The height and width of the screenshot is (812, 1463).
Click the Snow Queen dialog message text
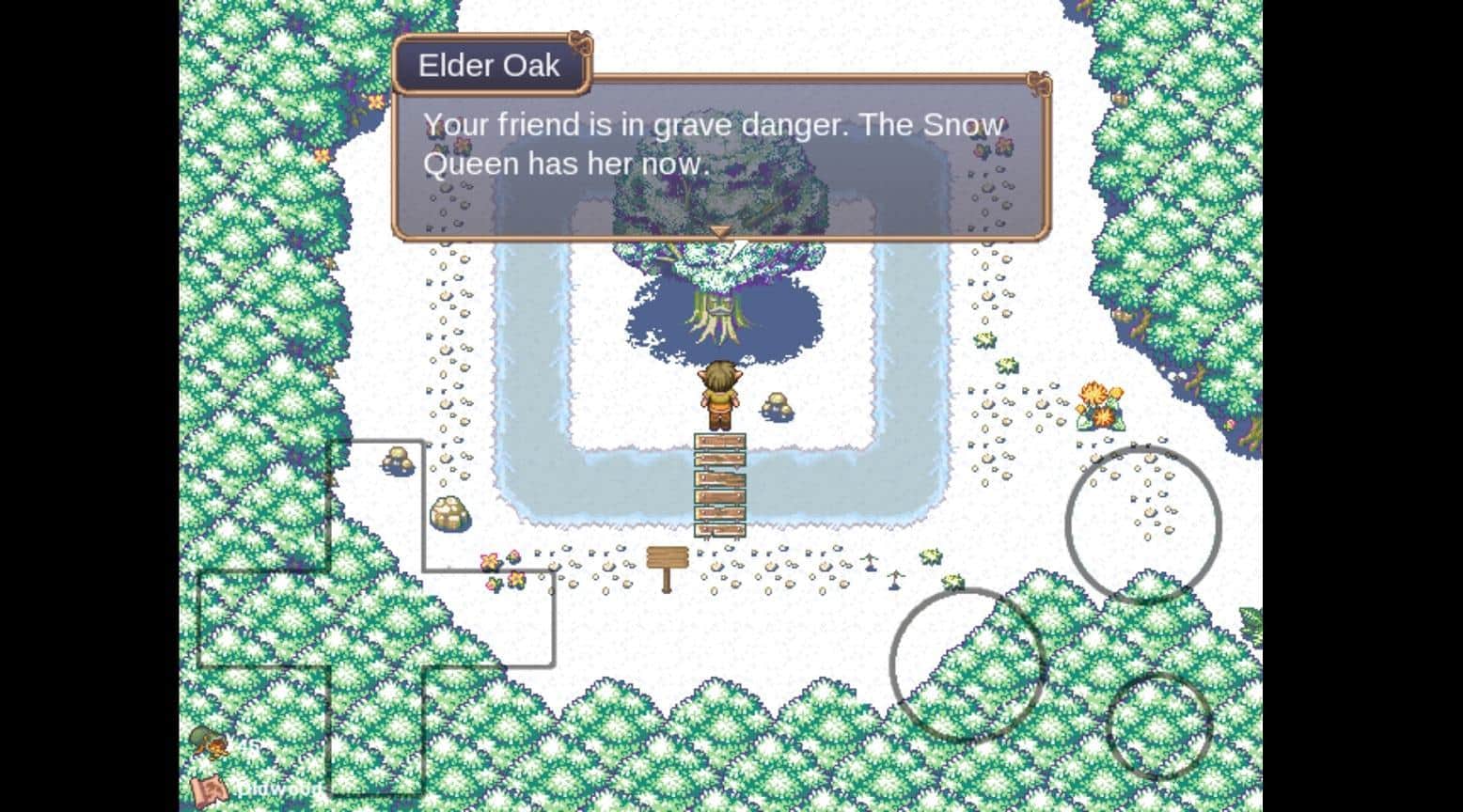tap(714, 143)
